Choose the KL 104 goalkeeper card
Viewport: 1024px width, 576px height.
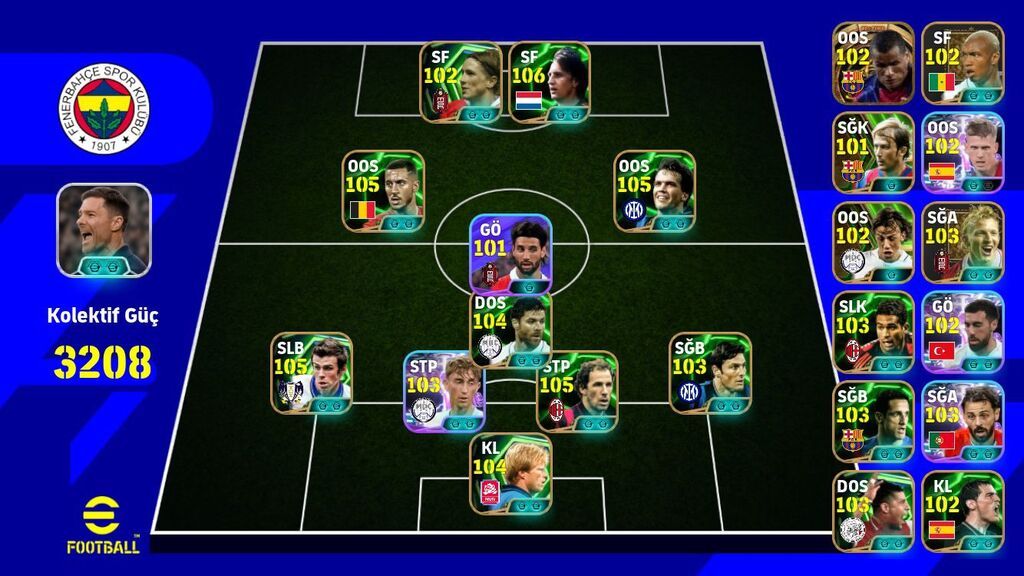coord(511,473)
